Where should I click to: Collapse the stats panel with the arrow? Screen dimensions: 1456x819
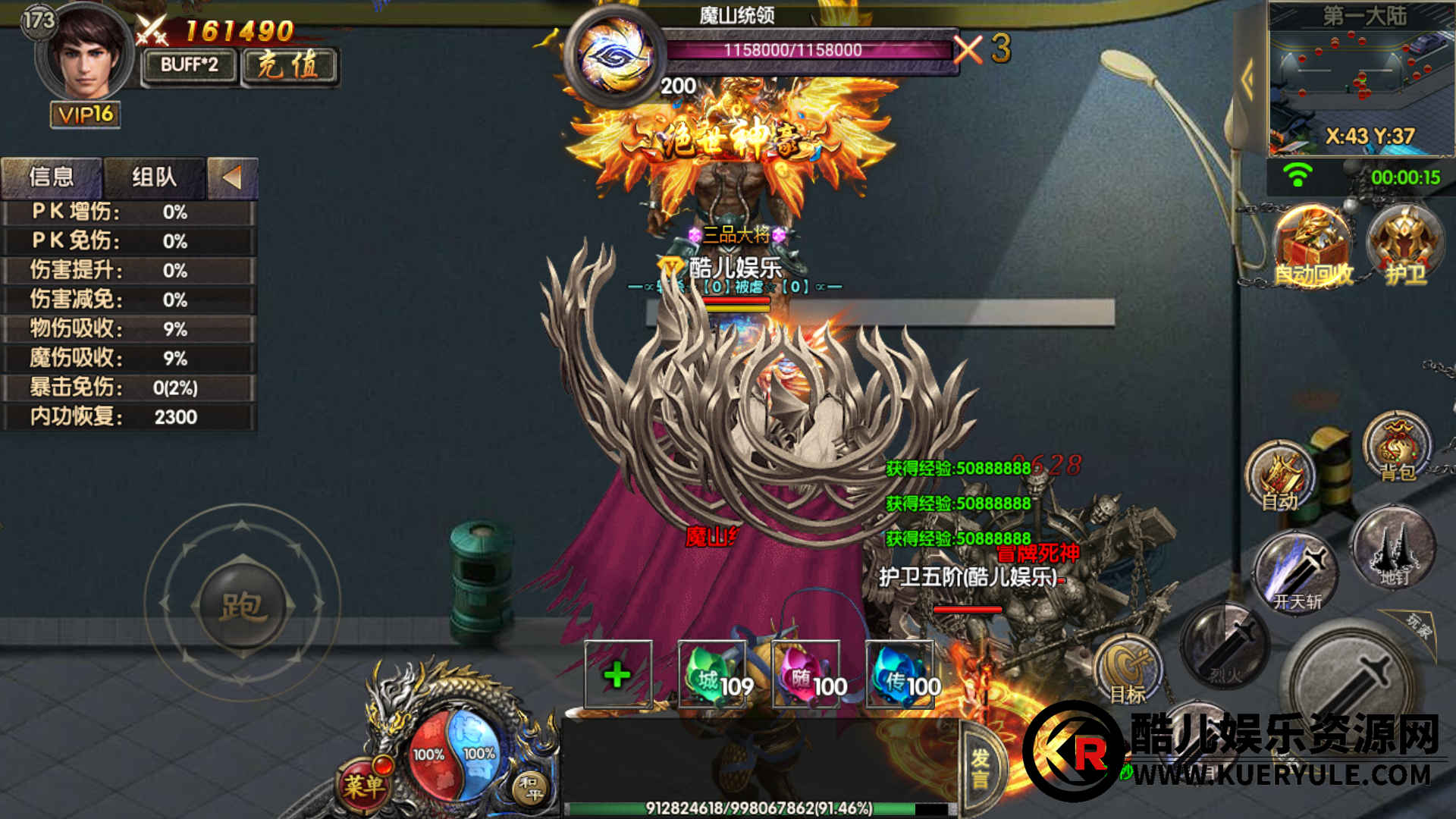pos(232,177)
